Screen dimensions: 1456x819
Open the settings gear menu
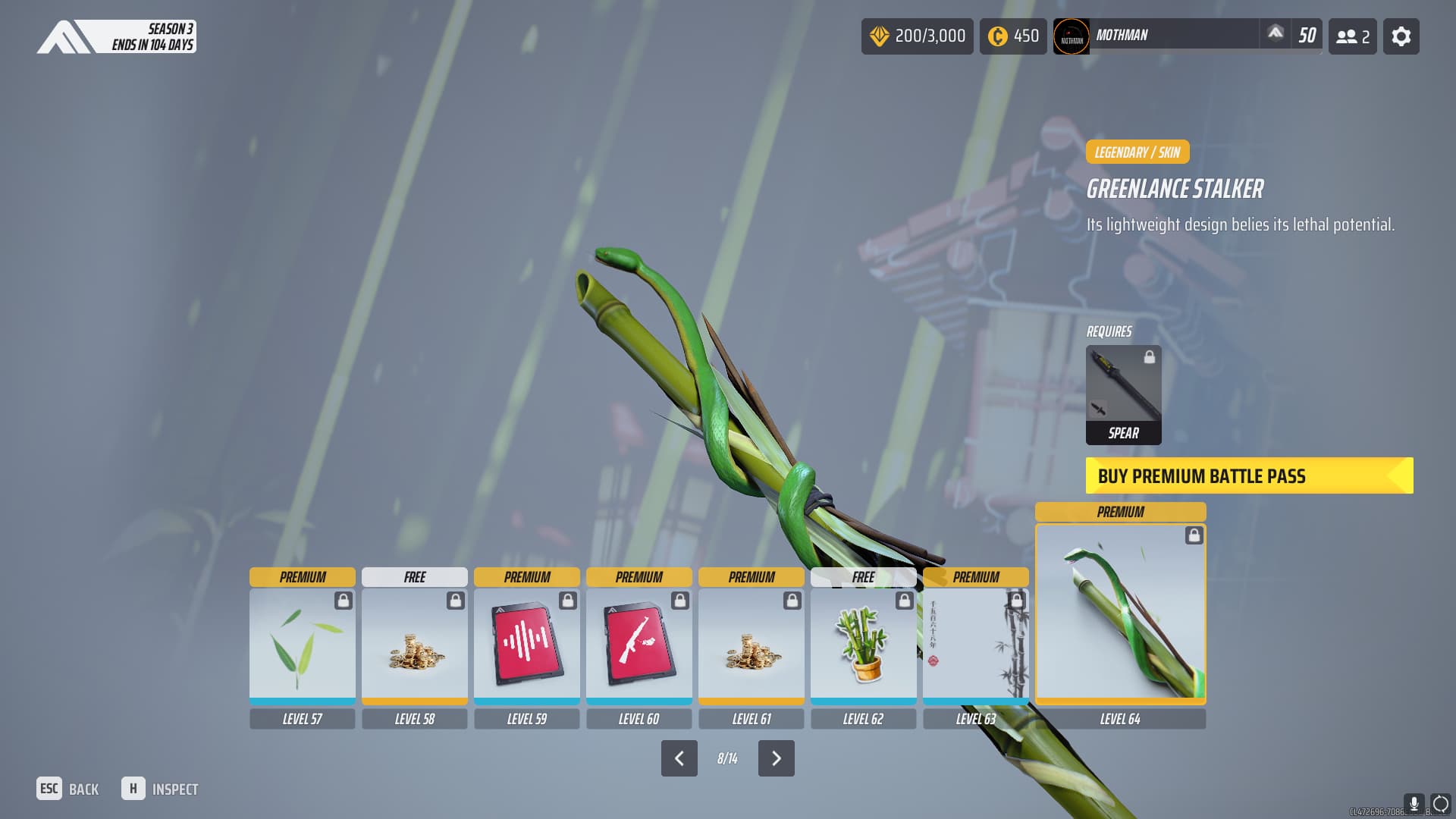pyautogui.click(x=1401, y=36)
